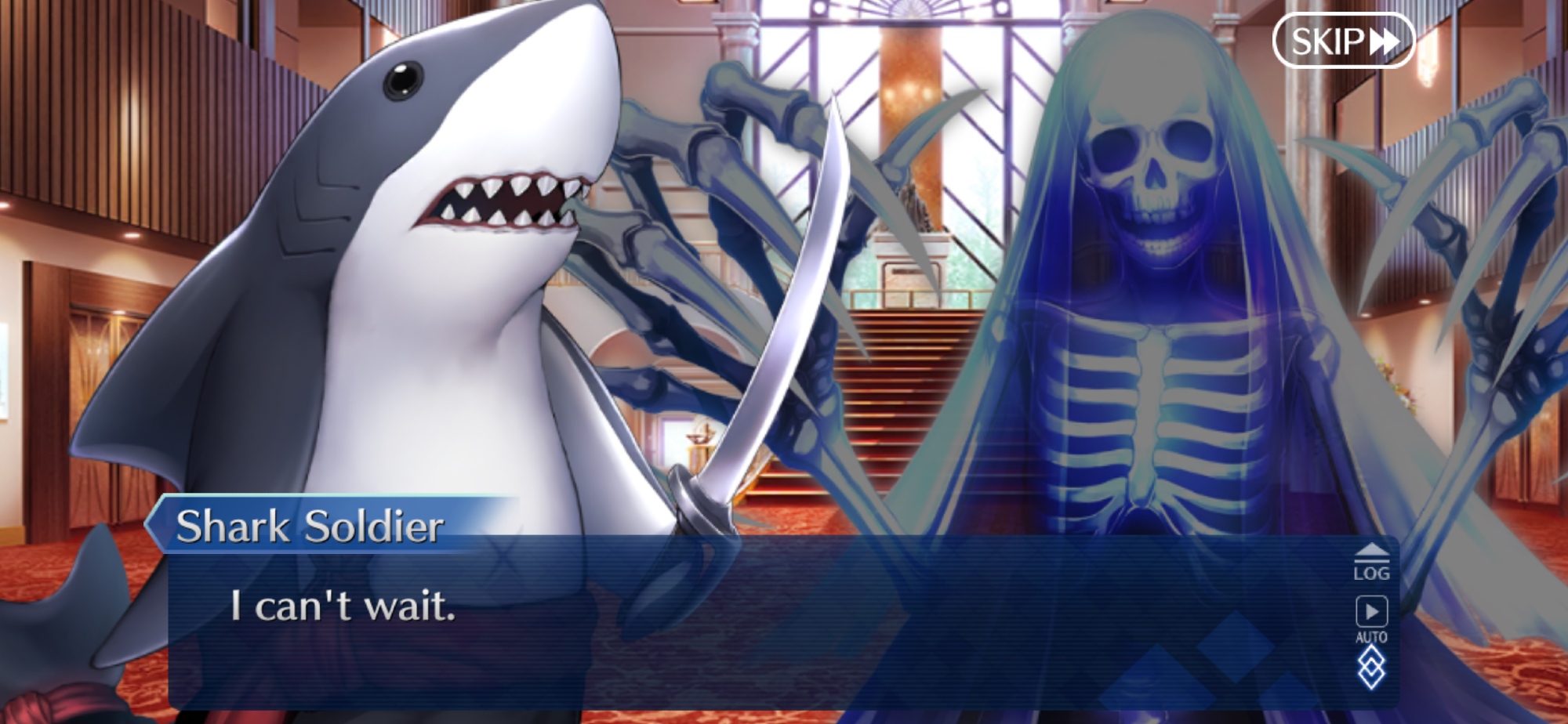This screenshot has height=724, width=1568.
Task: Skip the dialogue scene
Action: [x=1343, y=41]
